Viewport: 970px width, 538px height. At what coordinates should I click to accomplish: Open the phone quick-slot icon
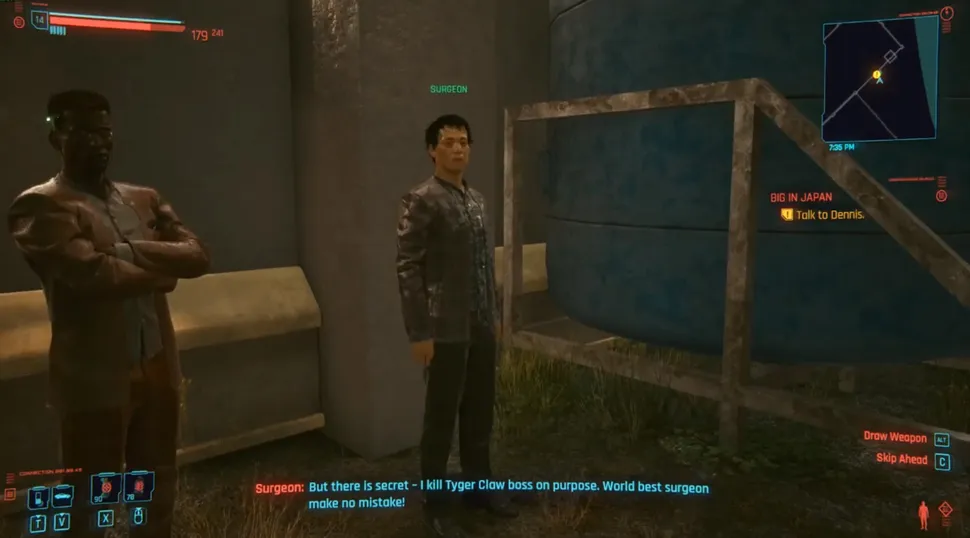[38, 496]
